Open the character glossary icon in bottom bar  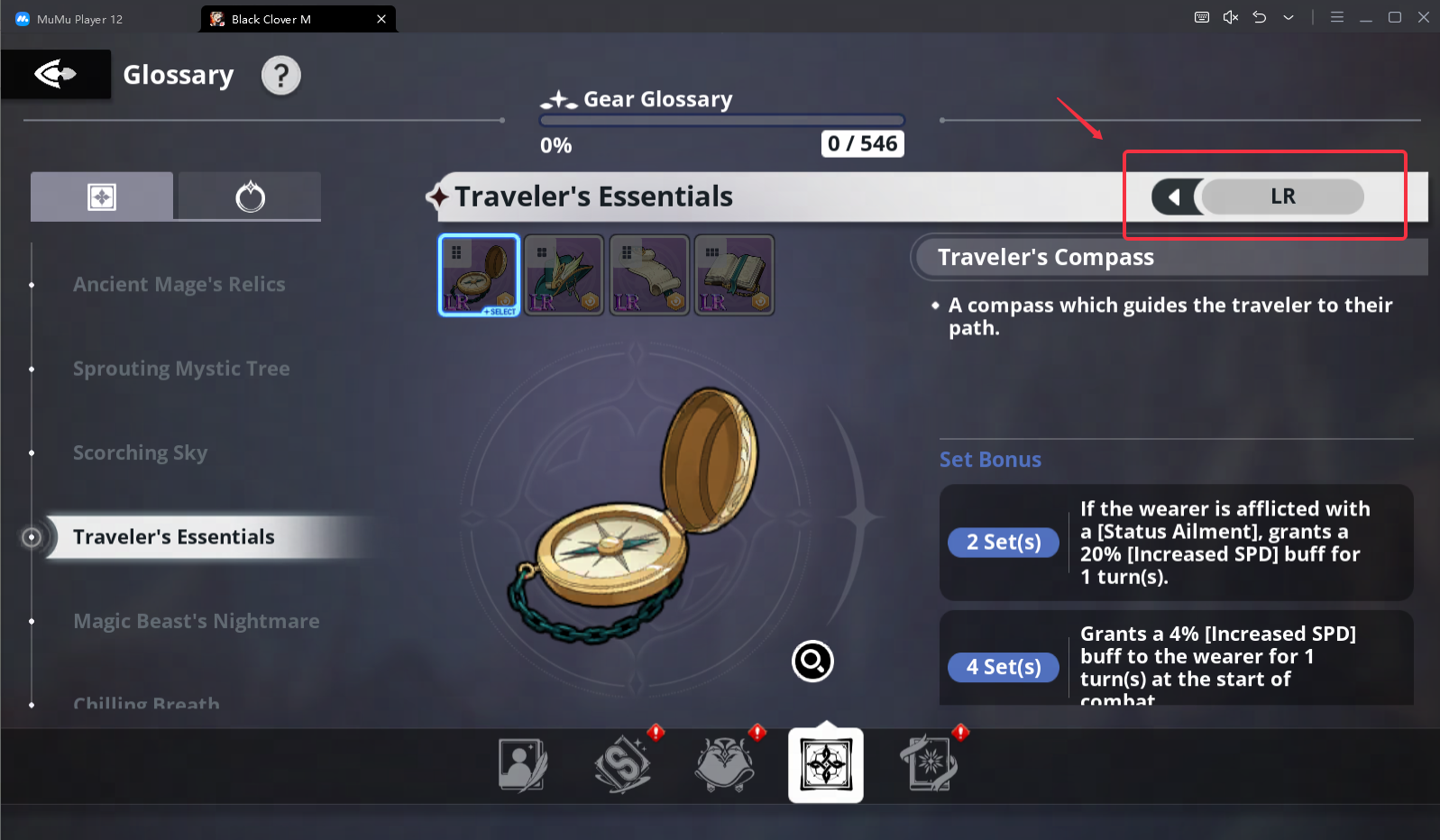(x=521, y=763)
